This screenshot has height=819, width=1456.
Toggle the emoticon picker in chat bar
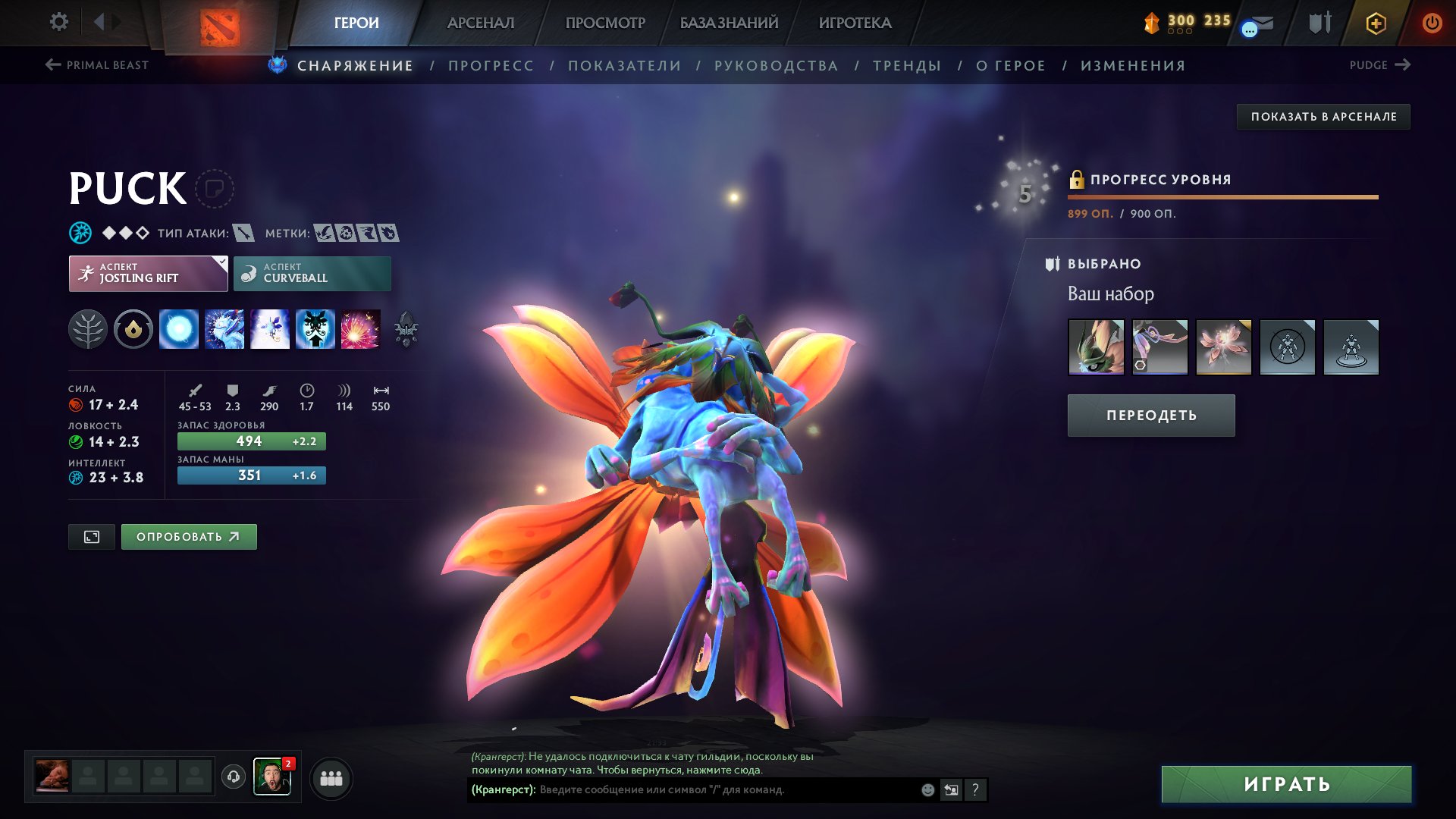[927, 789]
